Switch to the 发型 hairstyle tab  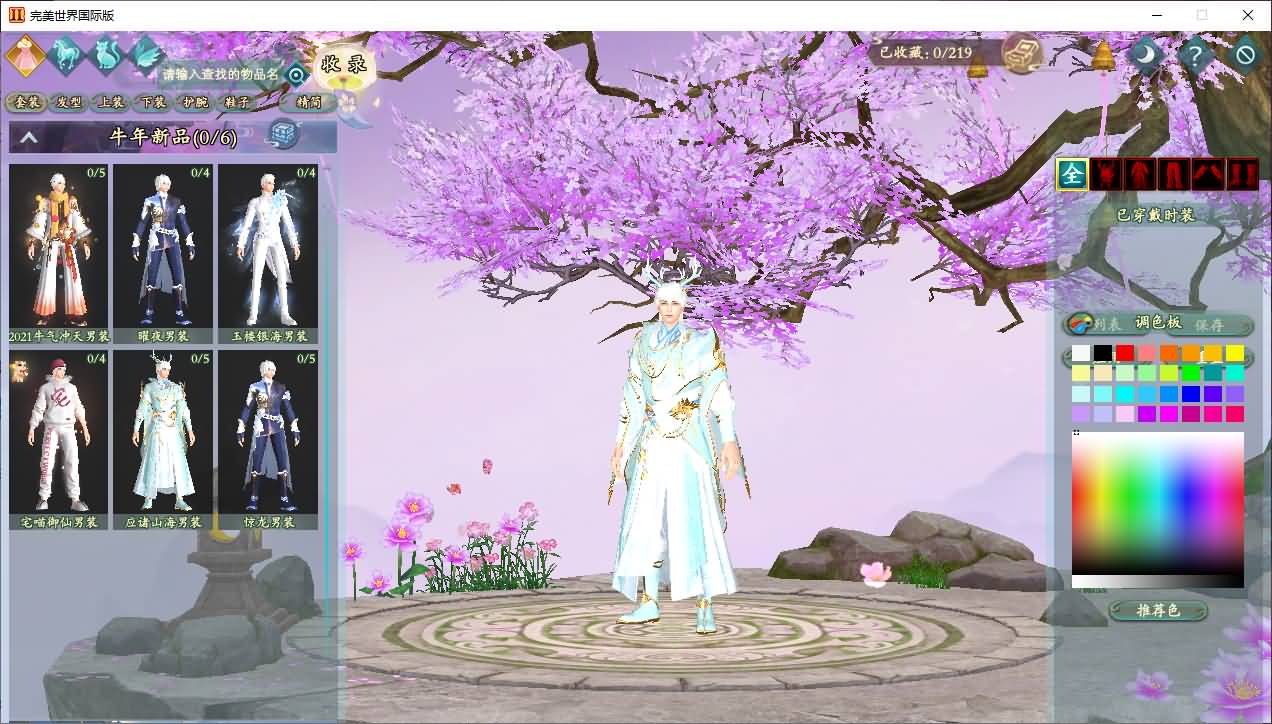coord(69,102)
